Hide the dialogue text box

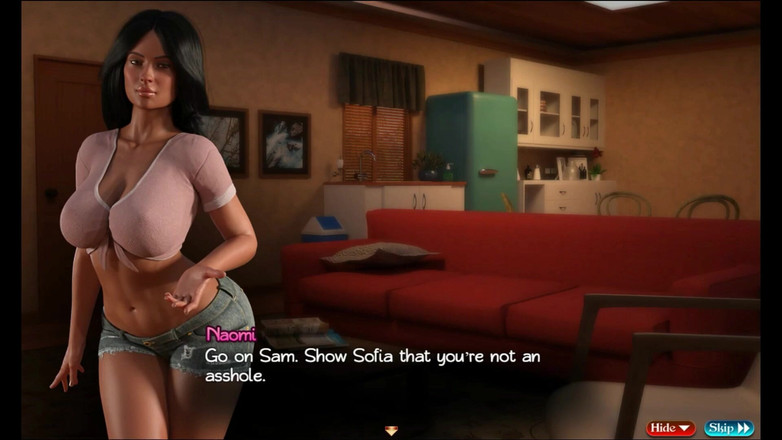[x=670, y=428]
